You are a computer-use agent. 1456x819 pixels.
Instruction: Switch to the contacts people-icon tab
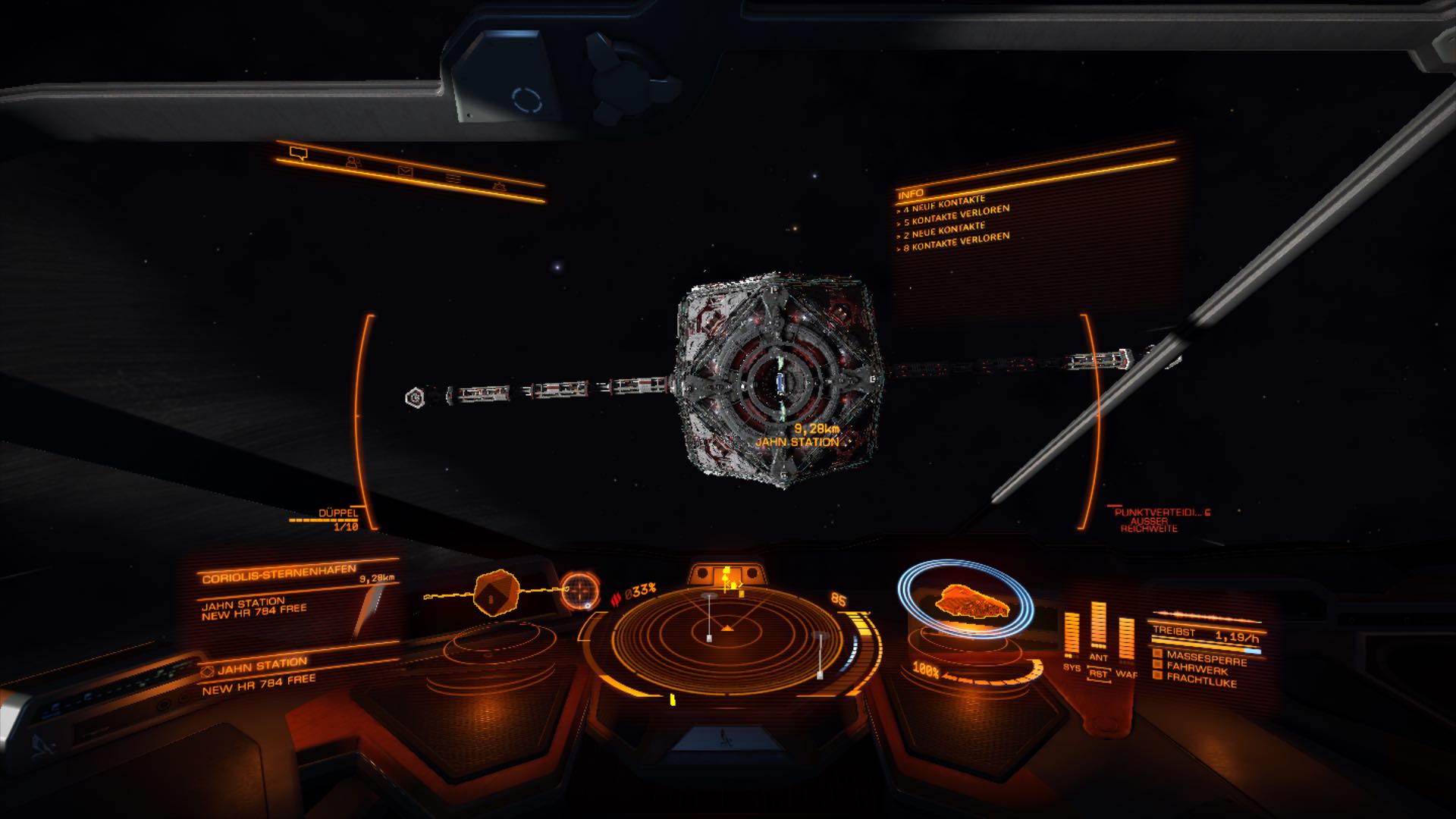click(x=352, y=162)
